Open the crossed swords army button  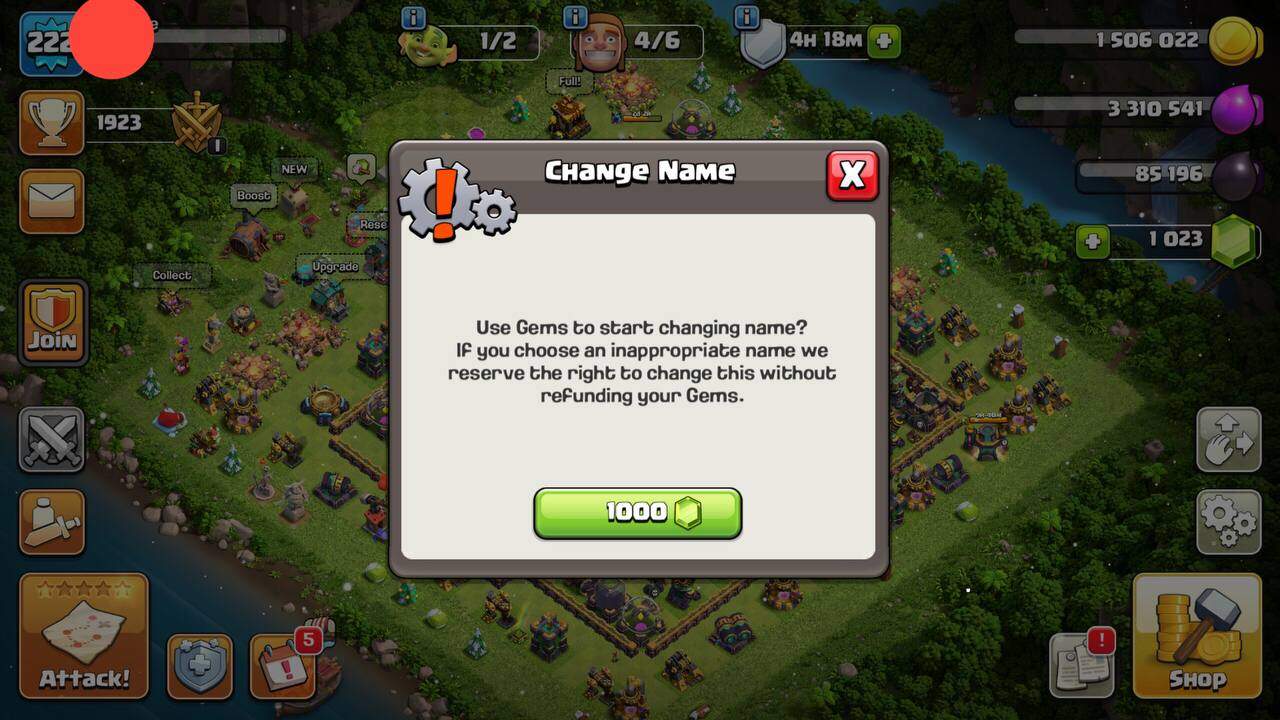coord(51,439)
